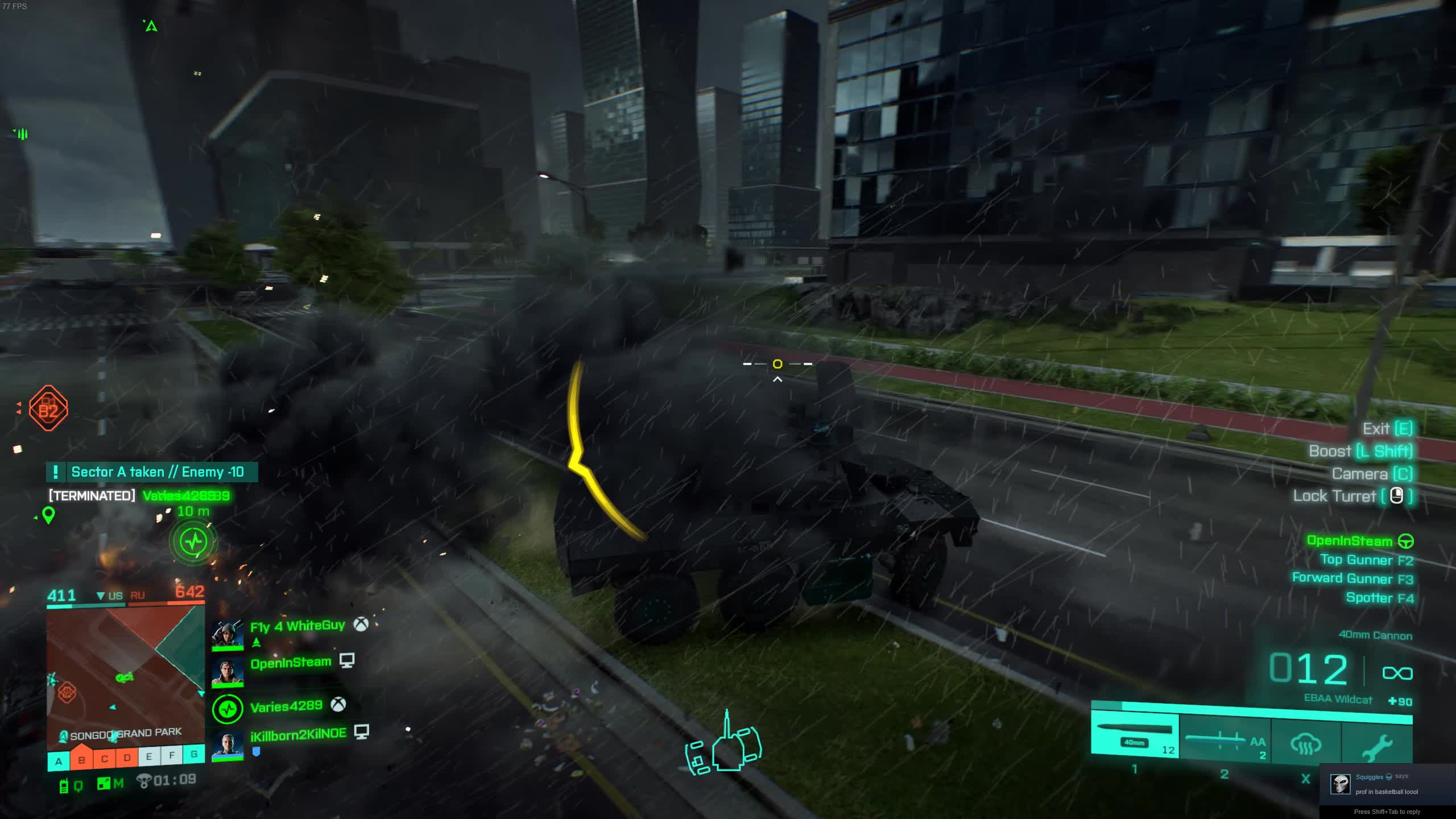Screen dimensions: 1456x819
Task: Open Squiggles' Steam chat notification
Action: click(x=1387, y=784)
